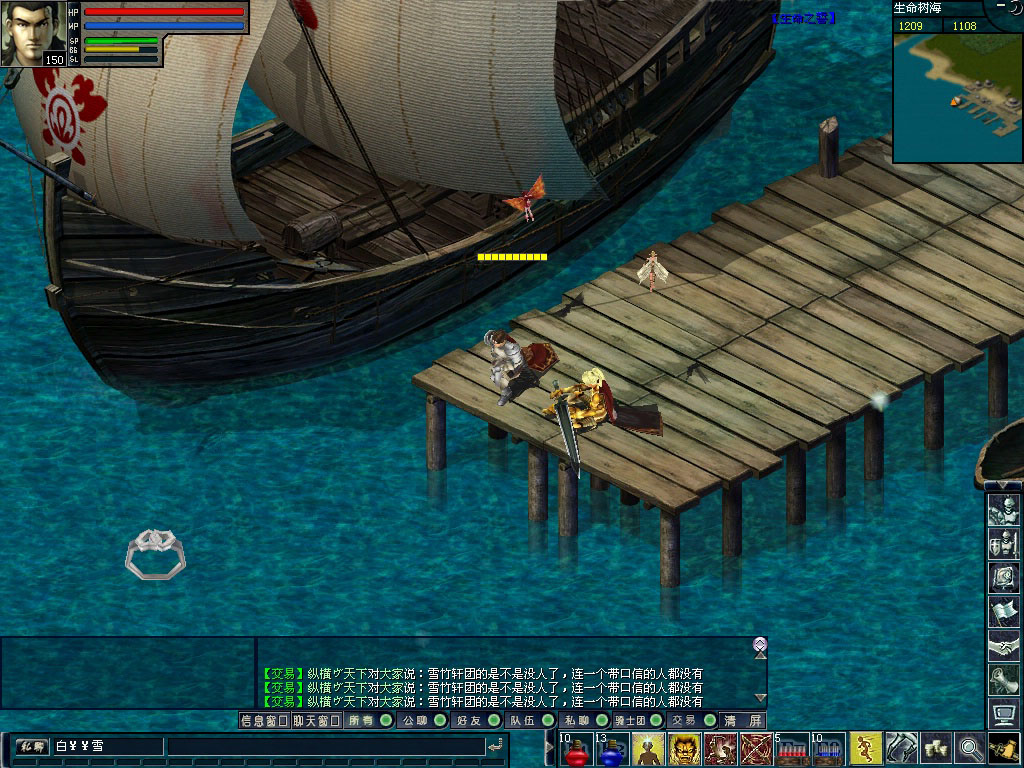
Task: Click the chat message input field
Action: (x=324, y=746)
